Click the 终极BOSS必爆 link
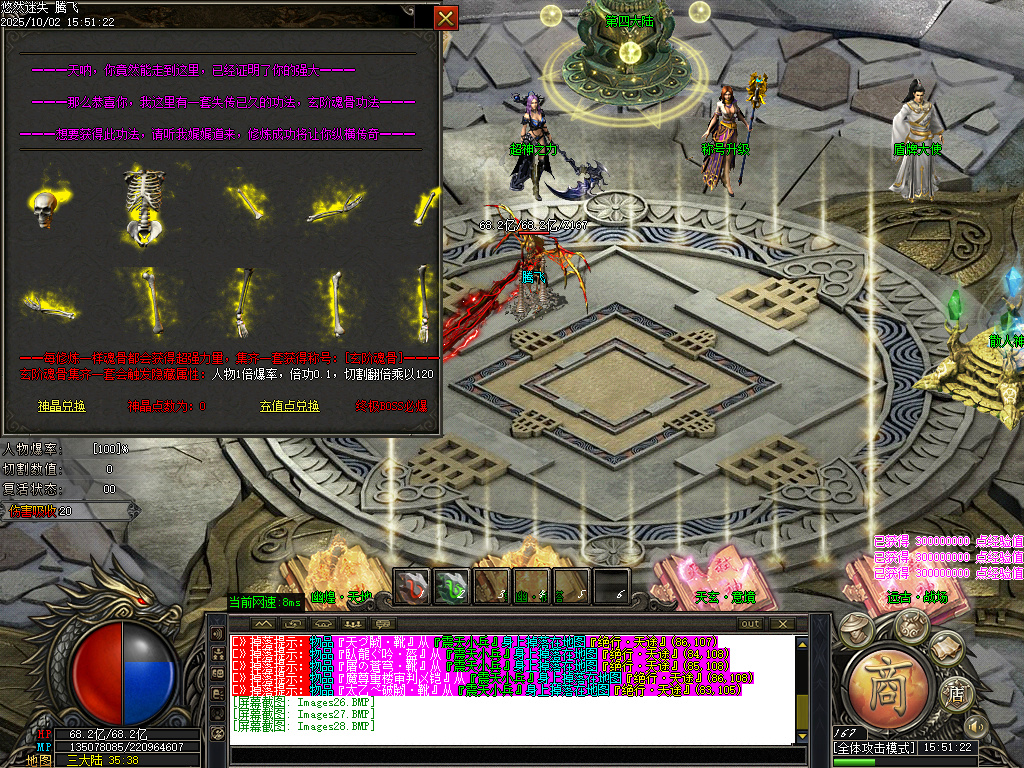This screenshot has width=1024, height=768. tap(391, 406)
